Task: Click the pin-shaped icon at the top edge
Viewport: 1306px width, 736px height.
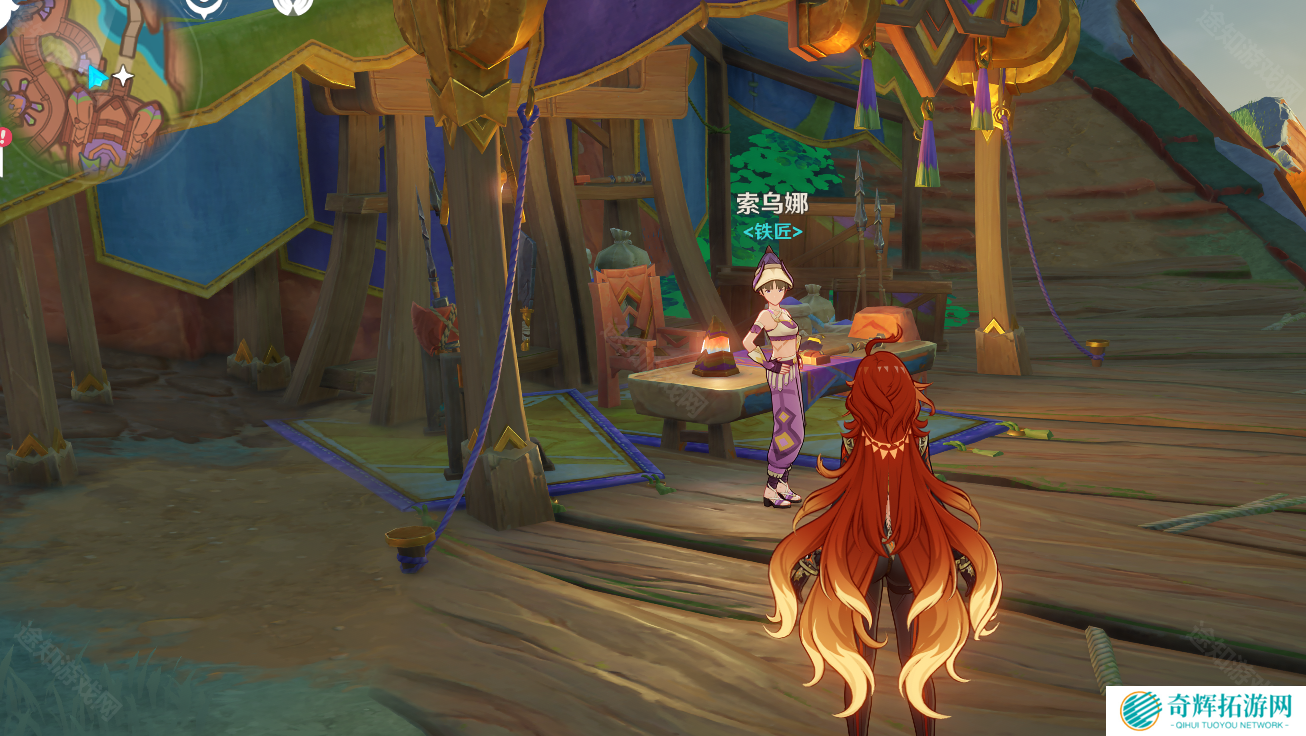Action: (206, 7)
